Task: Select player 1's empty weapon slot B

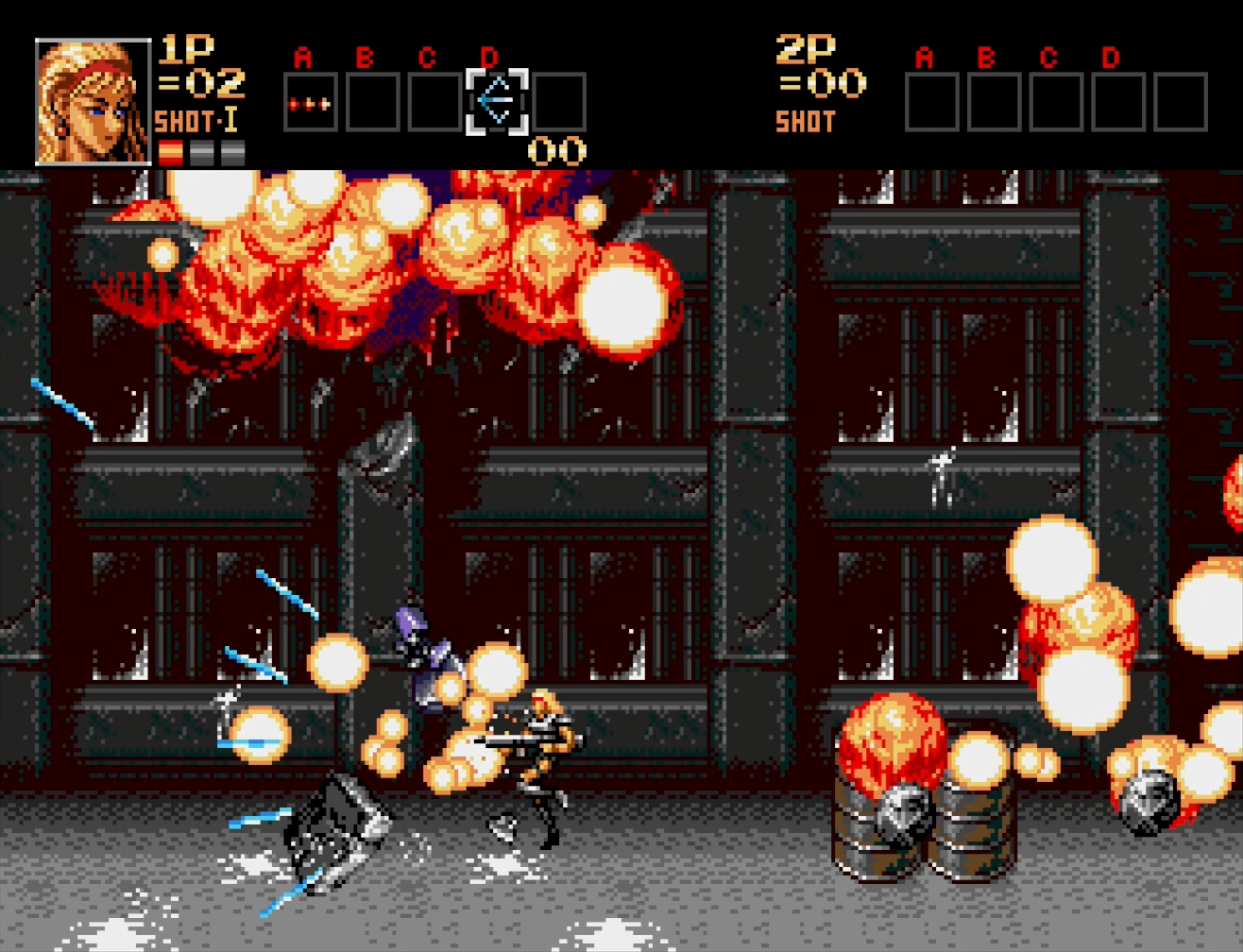Action: (x=372, y=102)
